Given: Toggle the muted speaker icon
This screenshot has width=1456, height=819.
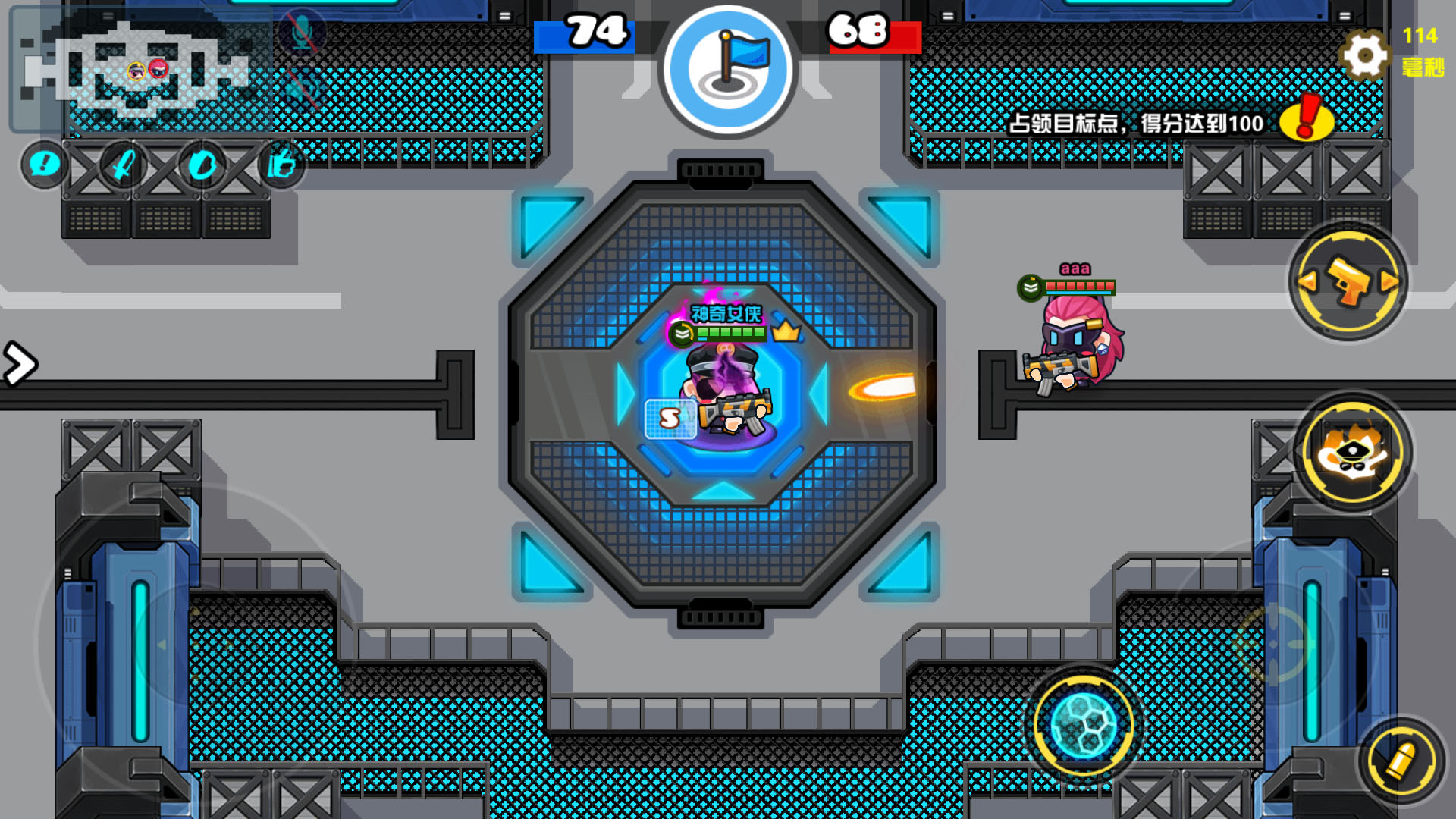Looking at the screenshot, I should 302,87.
